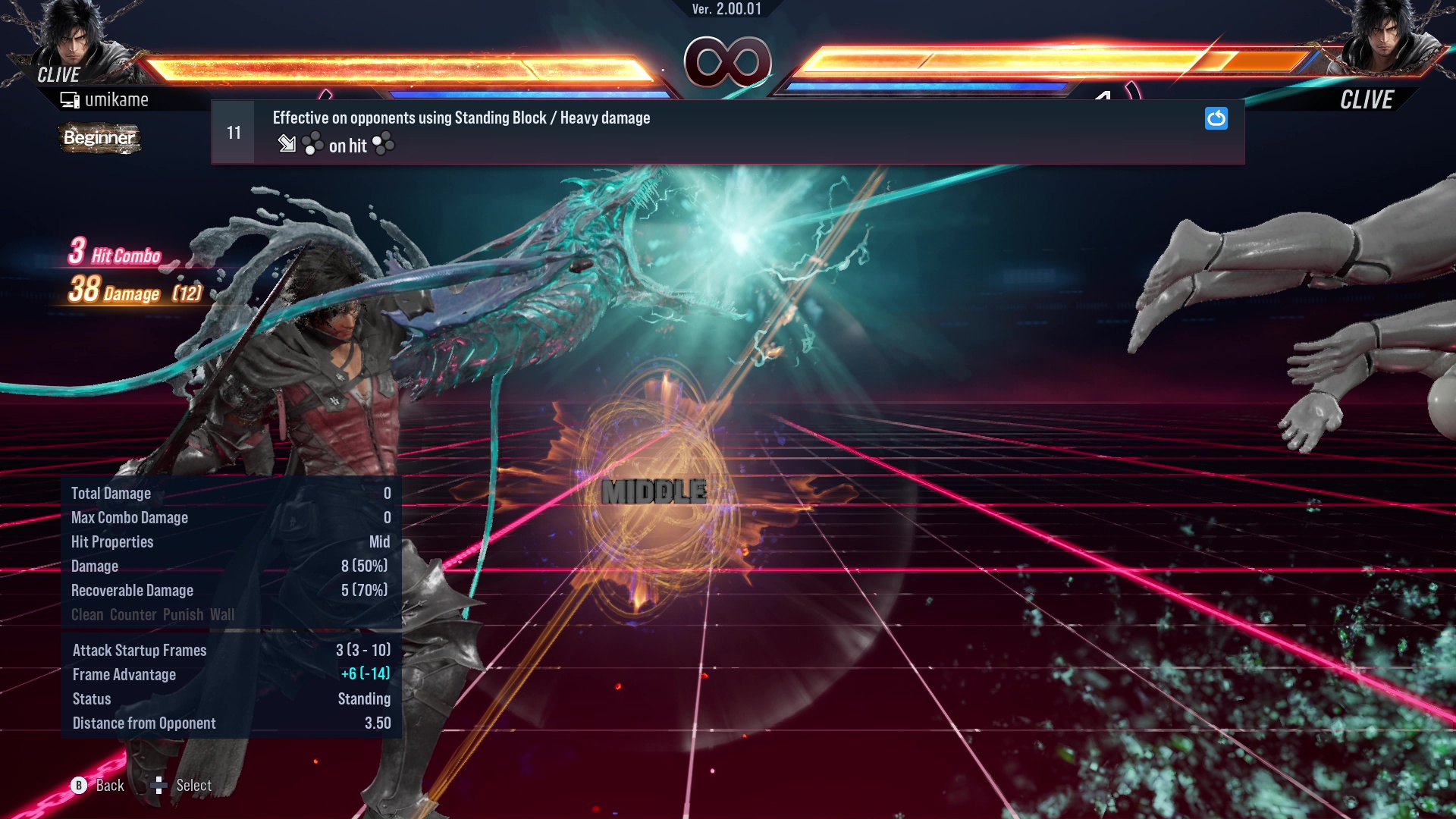Click the blue replay/restart icon
The image size is (1456, 819).
[1216, 119]
